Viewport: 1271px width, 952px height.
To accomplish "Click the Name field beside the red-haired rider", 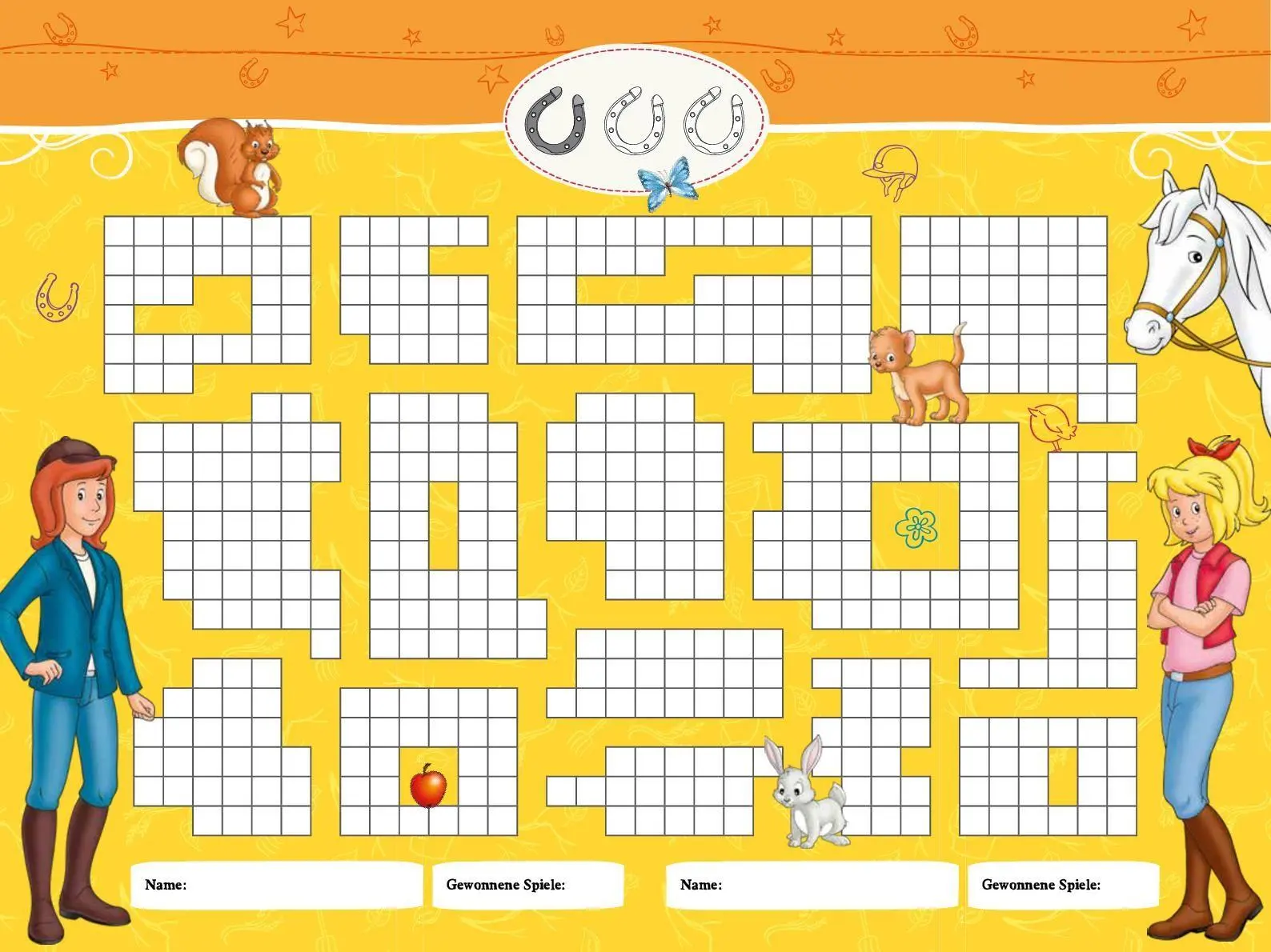I will pos(276,885).
